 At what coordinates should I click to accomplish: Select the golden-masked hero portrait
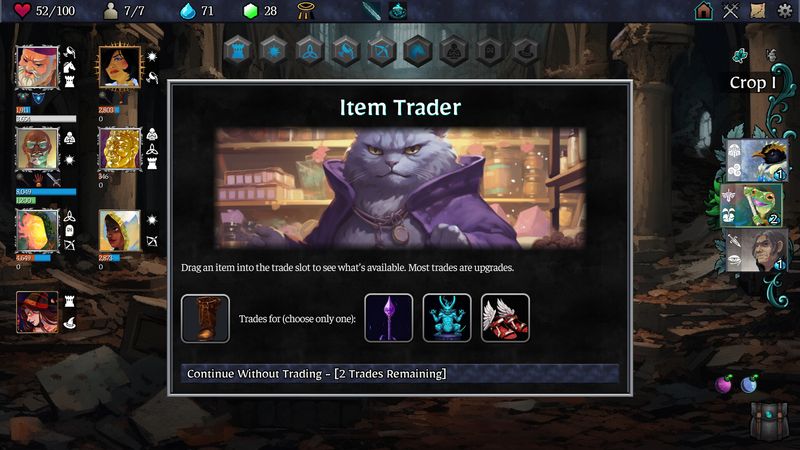coord(119,148)
